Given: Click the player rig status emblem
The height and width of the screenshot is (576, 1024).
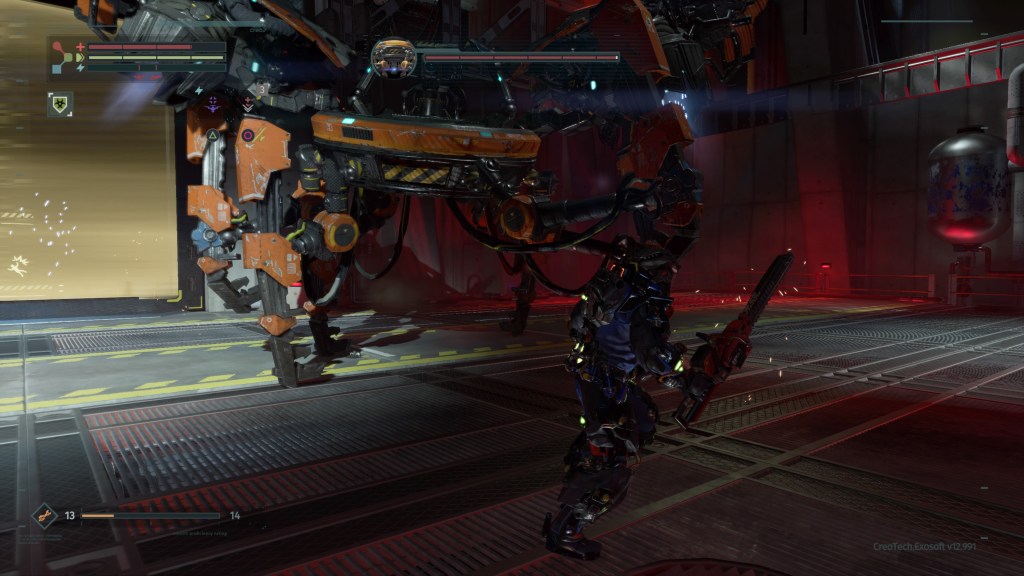Looking at the screenshot, I should click(x=62, y=56).
